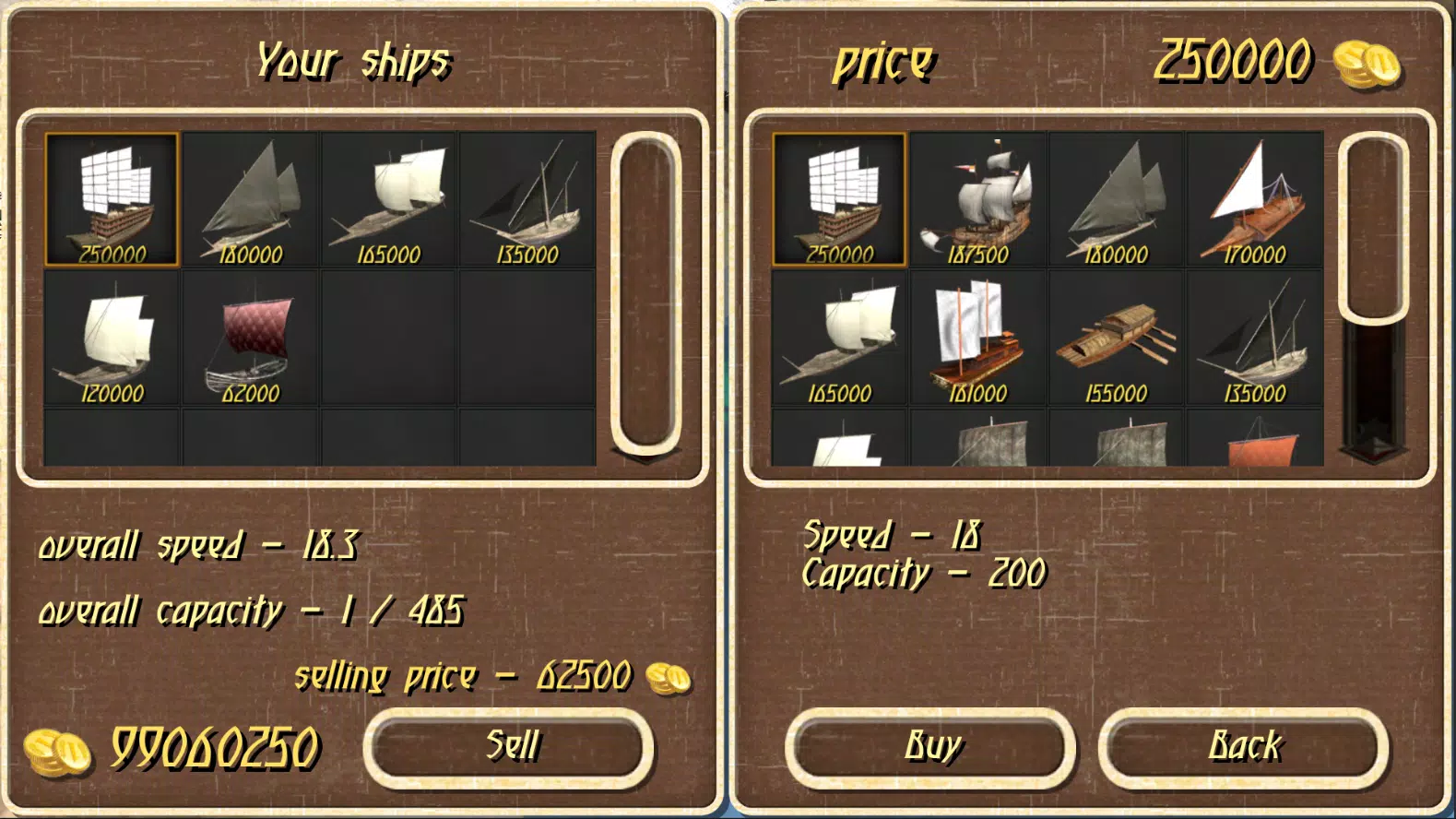Image resolution: width=1456 pixels, height=819 pixels.
Task: Select the 181000 twin-sailed barge in shop
Action: [x=979, y=339]
